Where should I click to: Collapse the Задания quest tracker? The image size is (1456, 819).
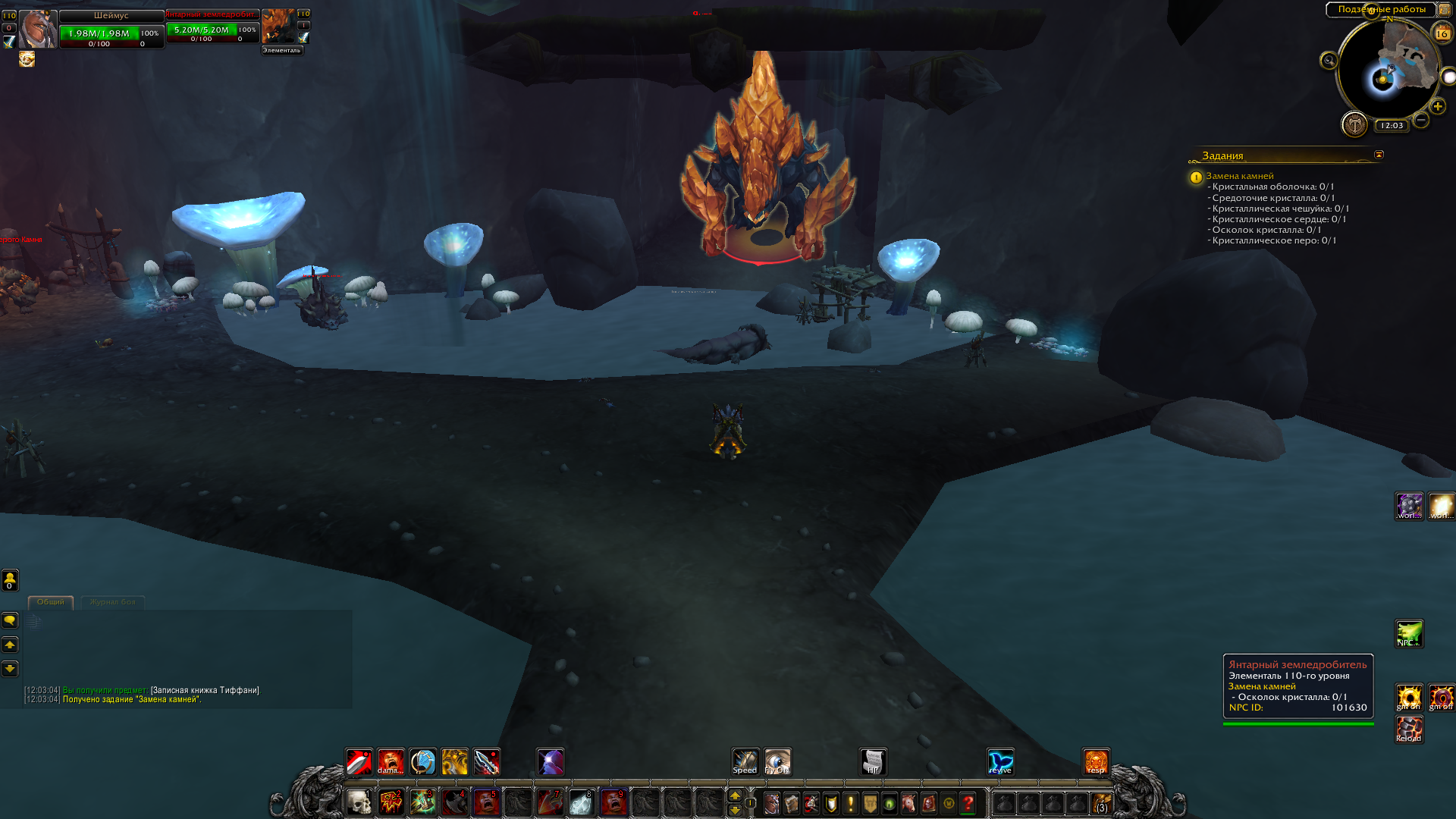[x=1379, y=155]
